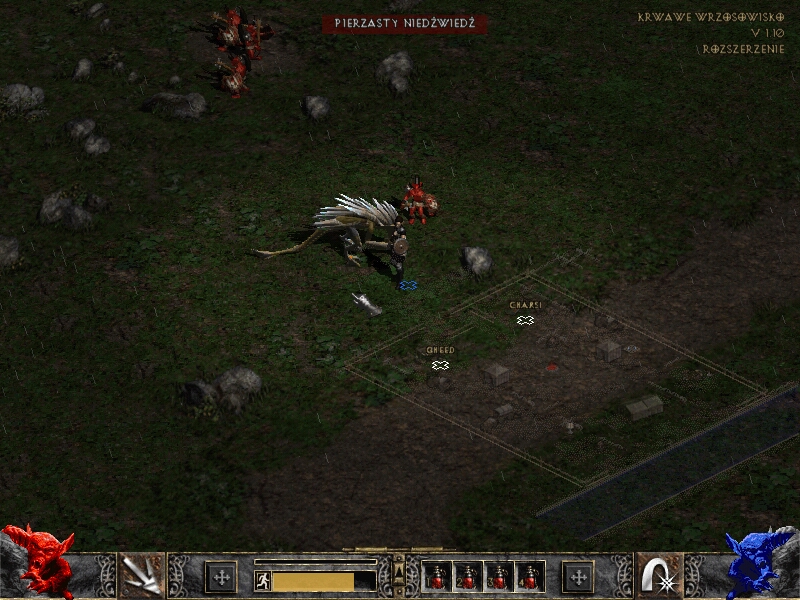Viewport: 800px width, 600px height.
Task: Use the red potion in belt slot 4
Action: (527, 577)
